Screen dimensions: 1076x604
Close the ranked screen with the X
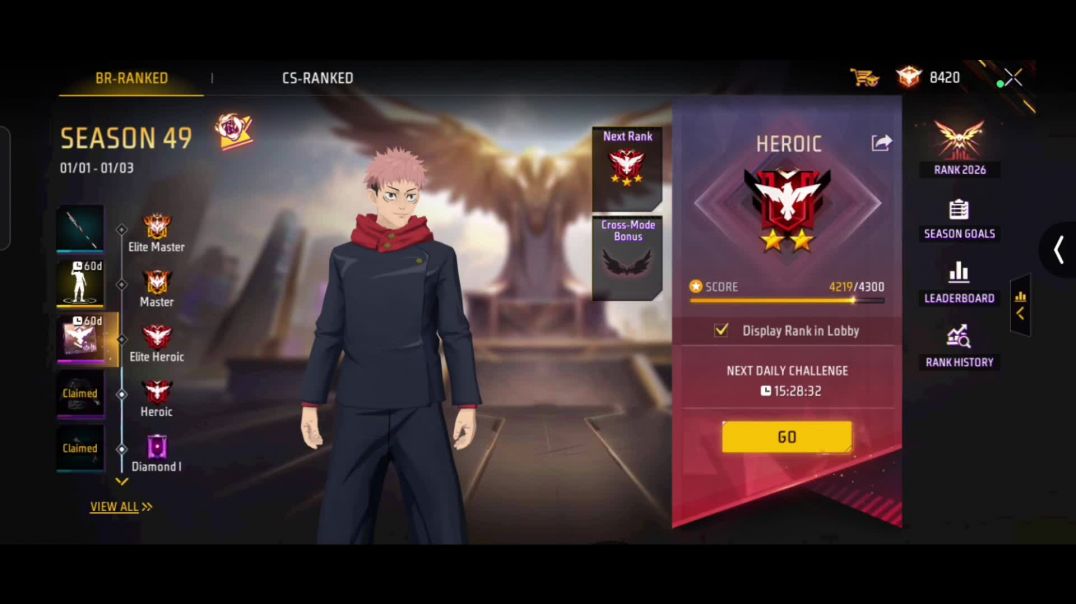click(1013, 78)
